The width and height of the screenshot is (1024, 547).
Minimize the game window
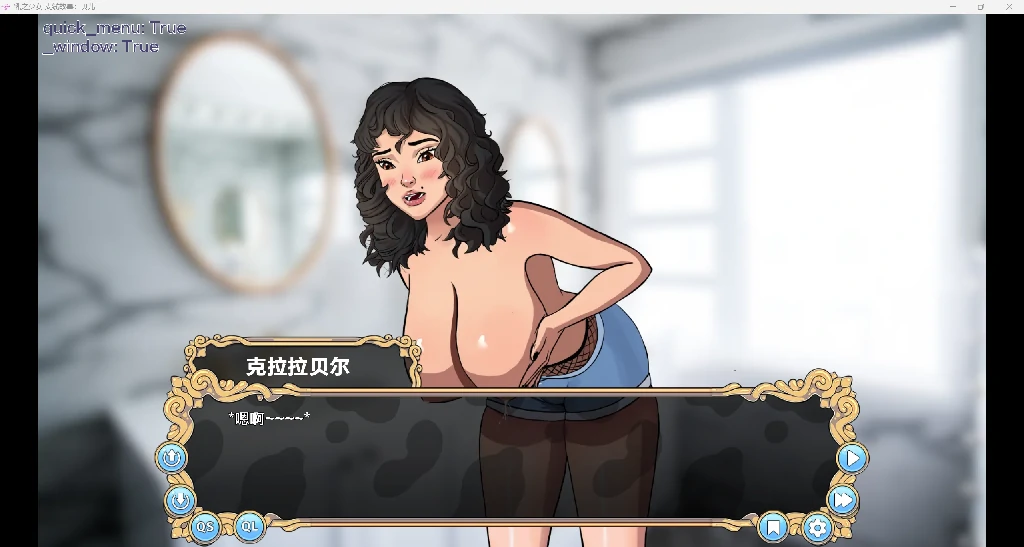(952, 7)
